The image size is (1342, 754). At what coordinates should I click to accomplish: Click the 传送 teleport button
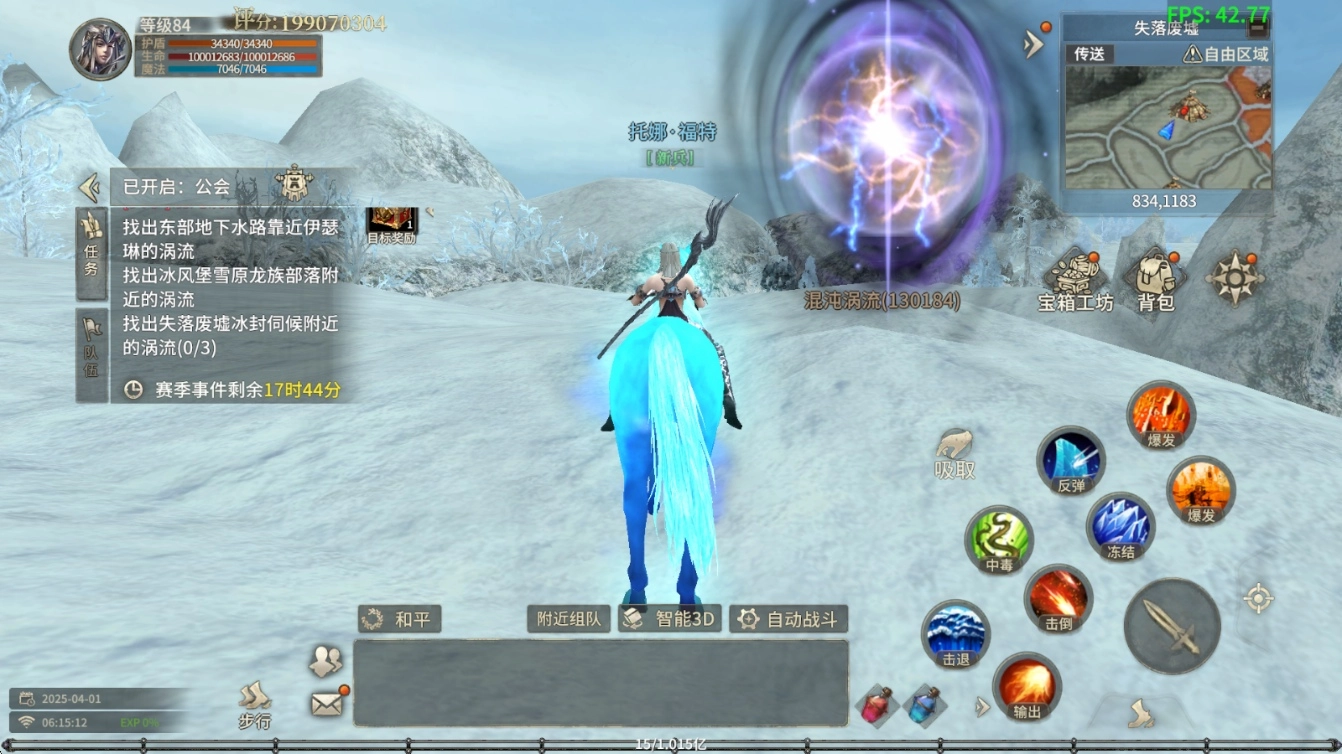(x=1089, y=54)
